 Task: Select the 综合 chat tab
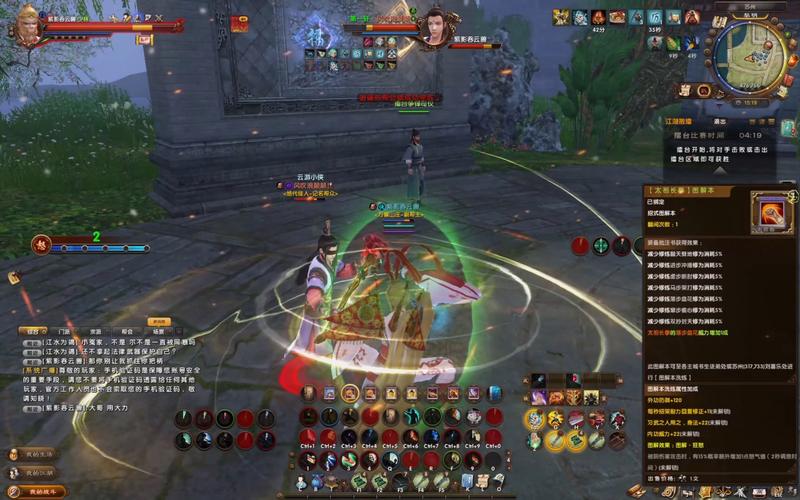pyautogui.click(x=33, y=330)
